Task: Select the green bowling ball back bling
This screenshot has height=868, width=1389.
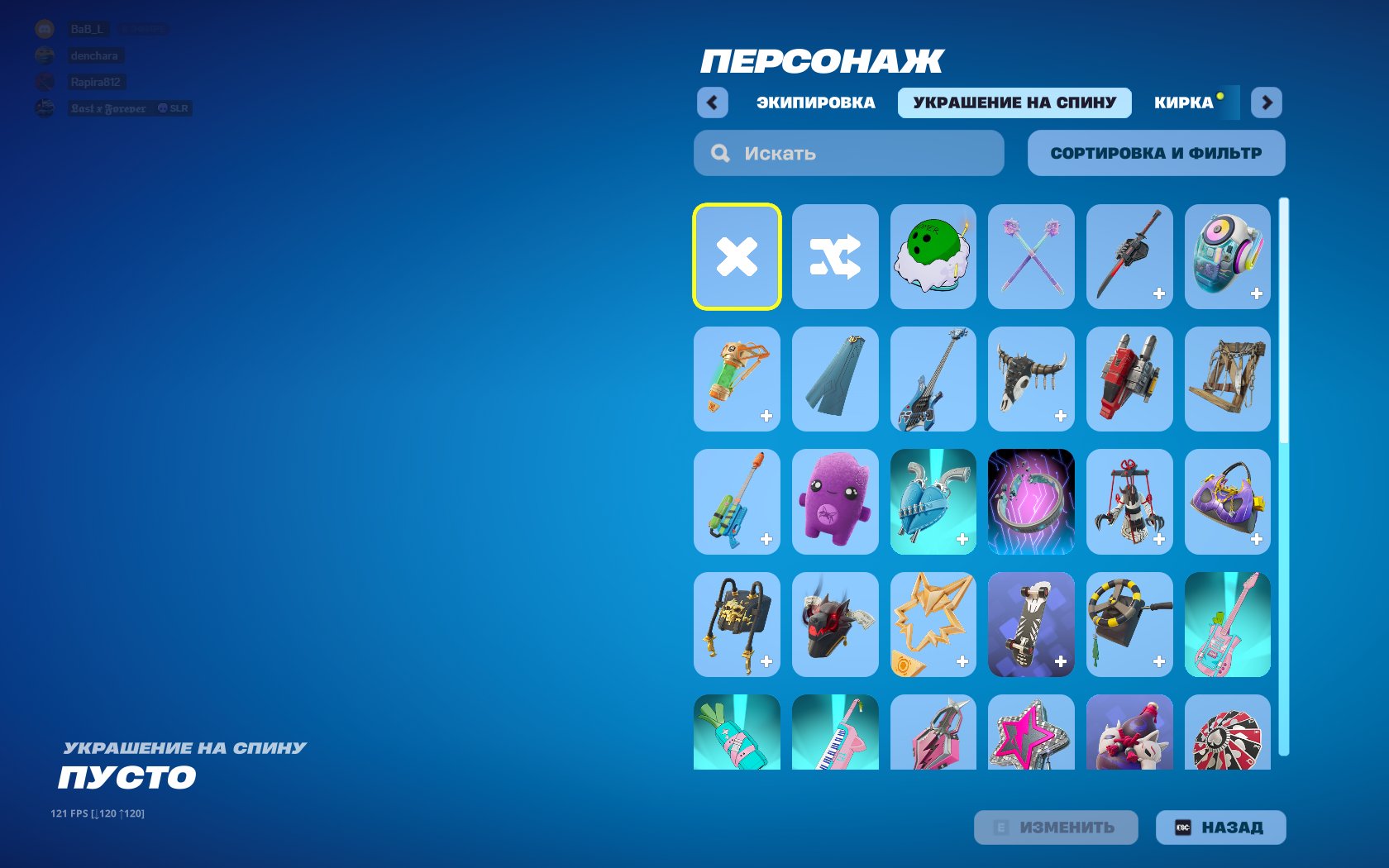Action: pos(933,256)
